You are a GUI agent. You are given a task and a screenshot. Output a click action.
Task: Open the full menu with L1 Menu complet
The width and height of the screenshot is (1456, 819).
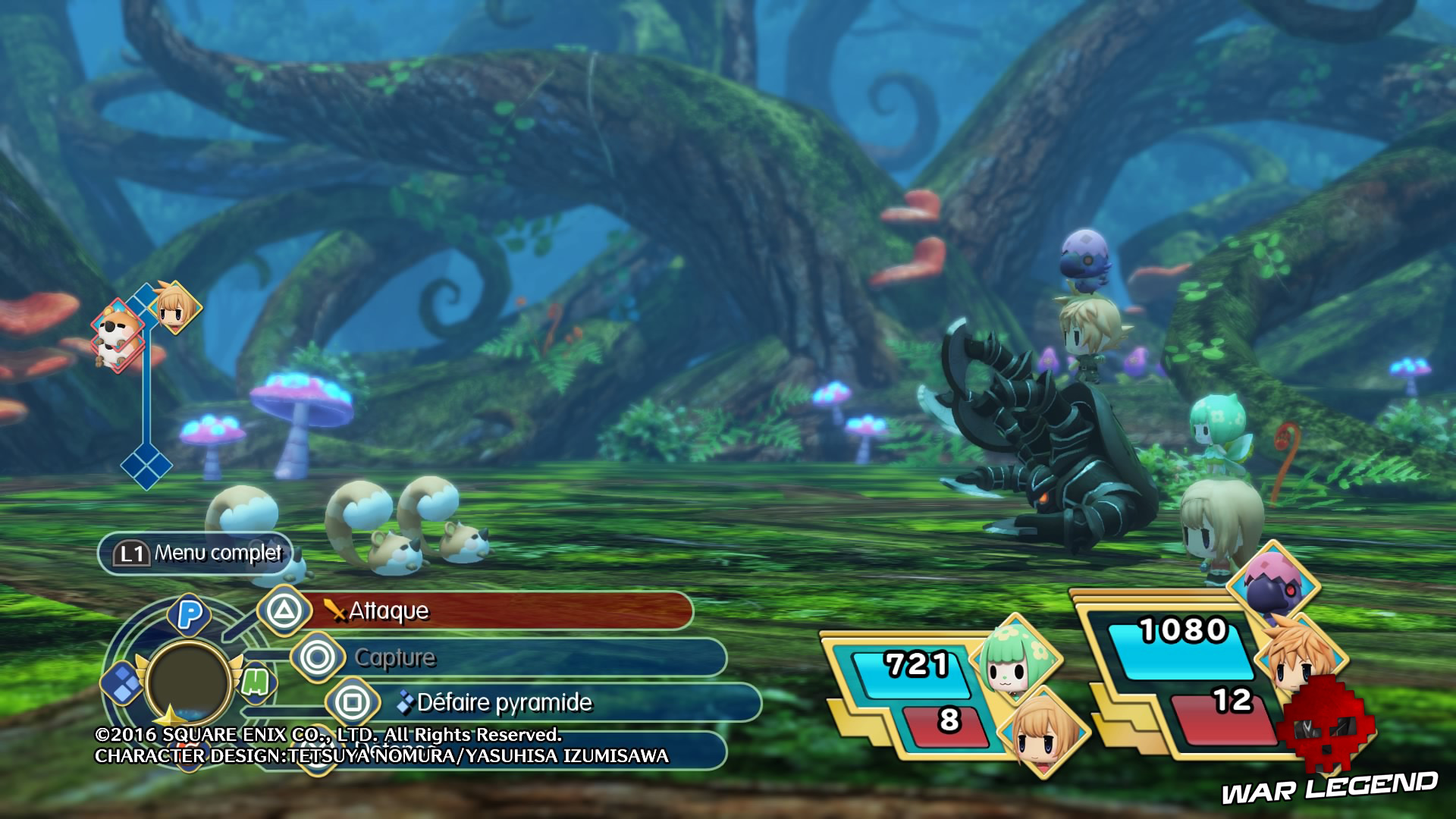pyautogui.click(x=193, y=554)
